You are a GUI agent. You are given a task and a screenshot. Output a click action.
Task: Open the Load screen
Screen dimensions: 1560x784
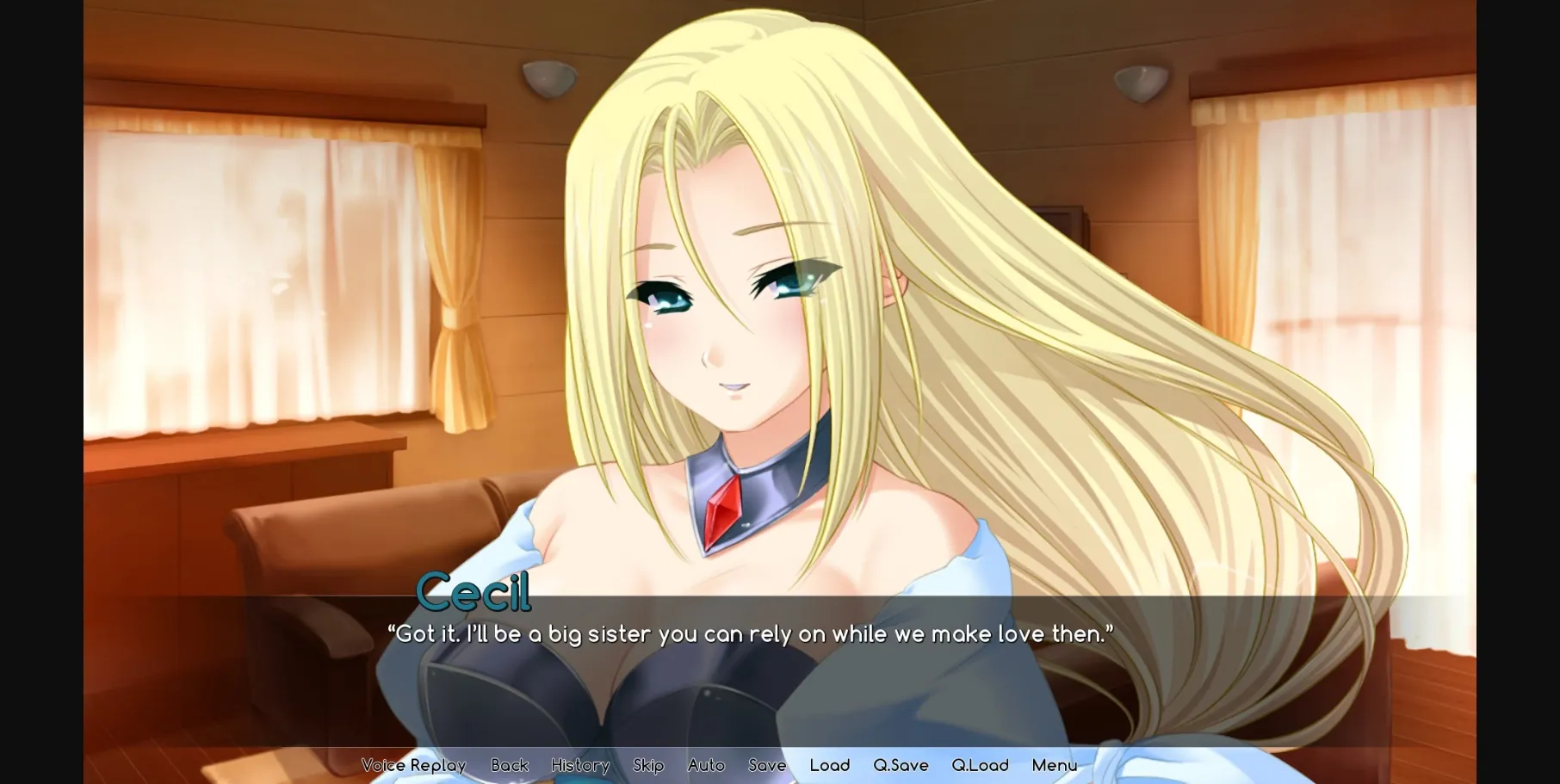click(x=829, y=764)
